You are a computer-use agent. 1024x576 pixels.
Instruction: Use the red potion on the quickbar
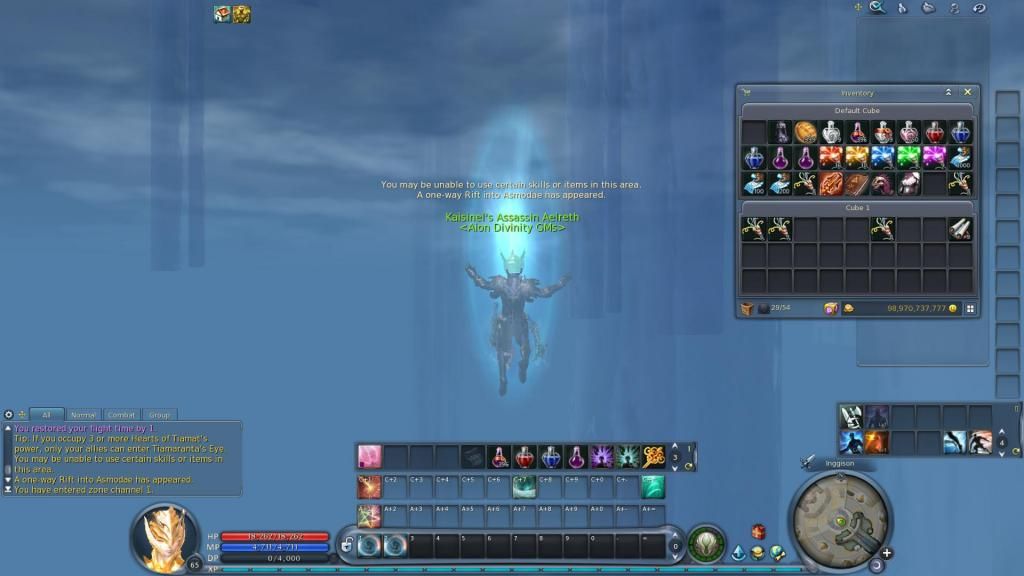pyautogui.click(x=524, y=457)
